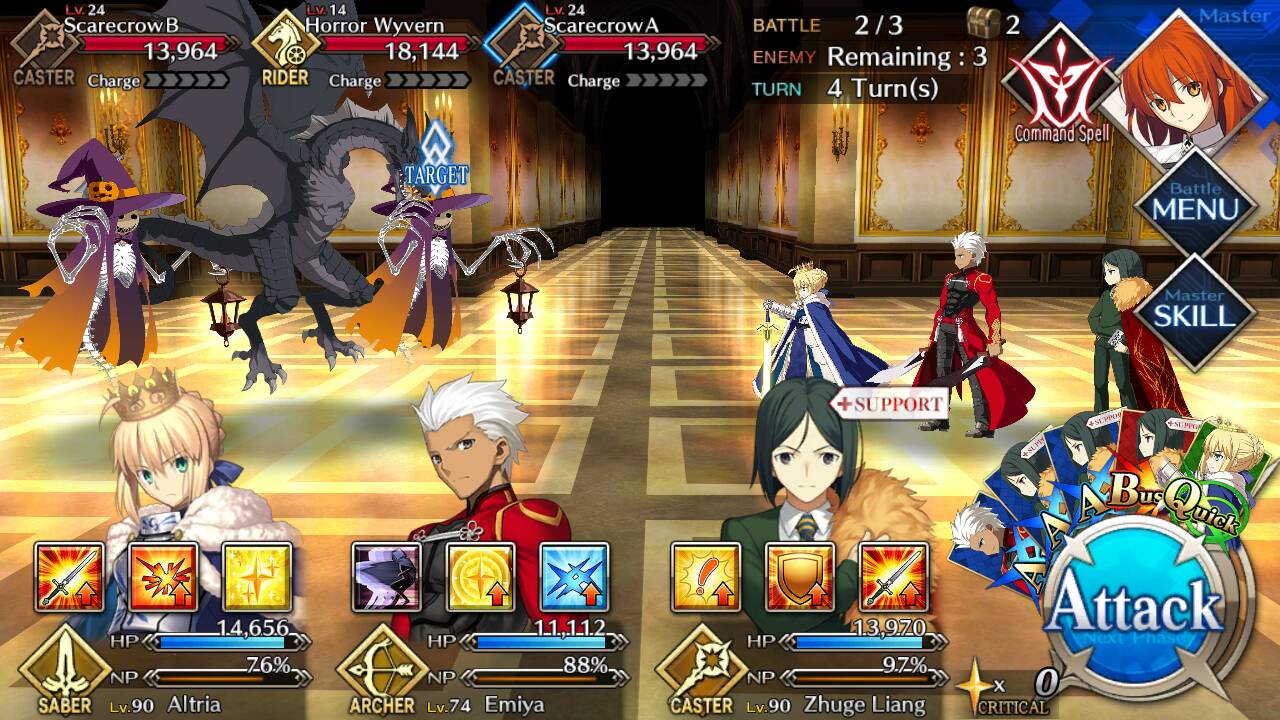The image size is (1280, 720).
Task: Select Scarecrow A enemy nameplate
Action: (603, 46)
